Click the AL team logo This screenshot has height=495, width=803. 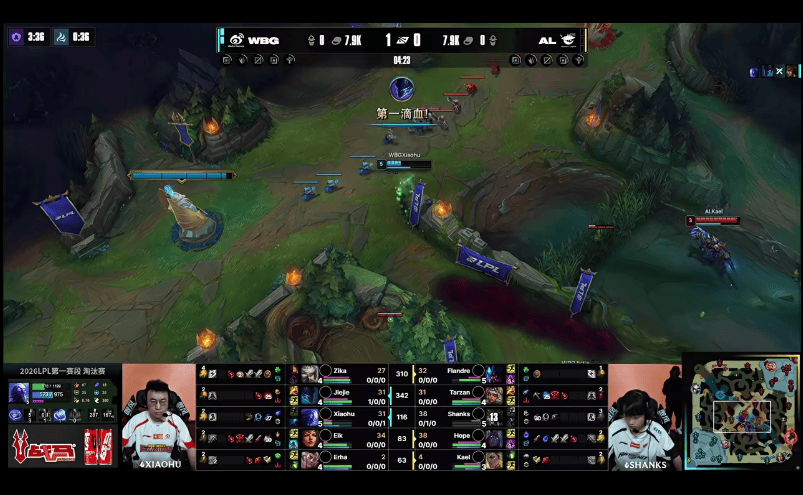click(568, 40)
